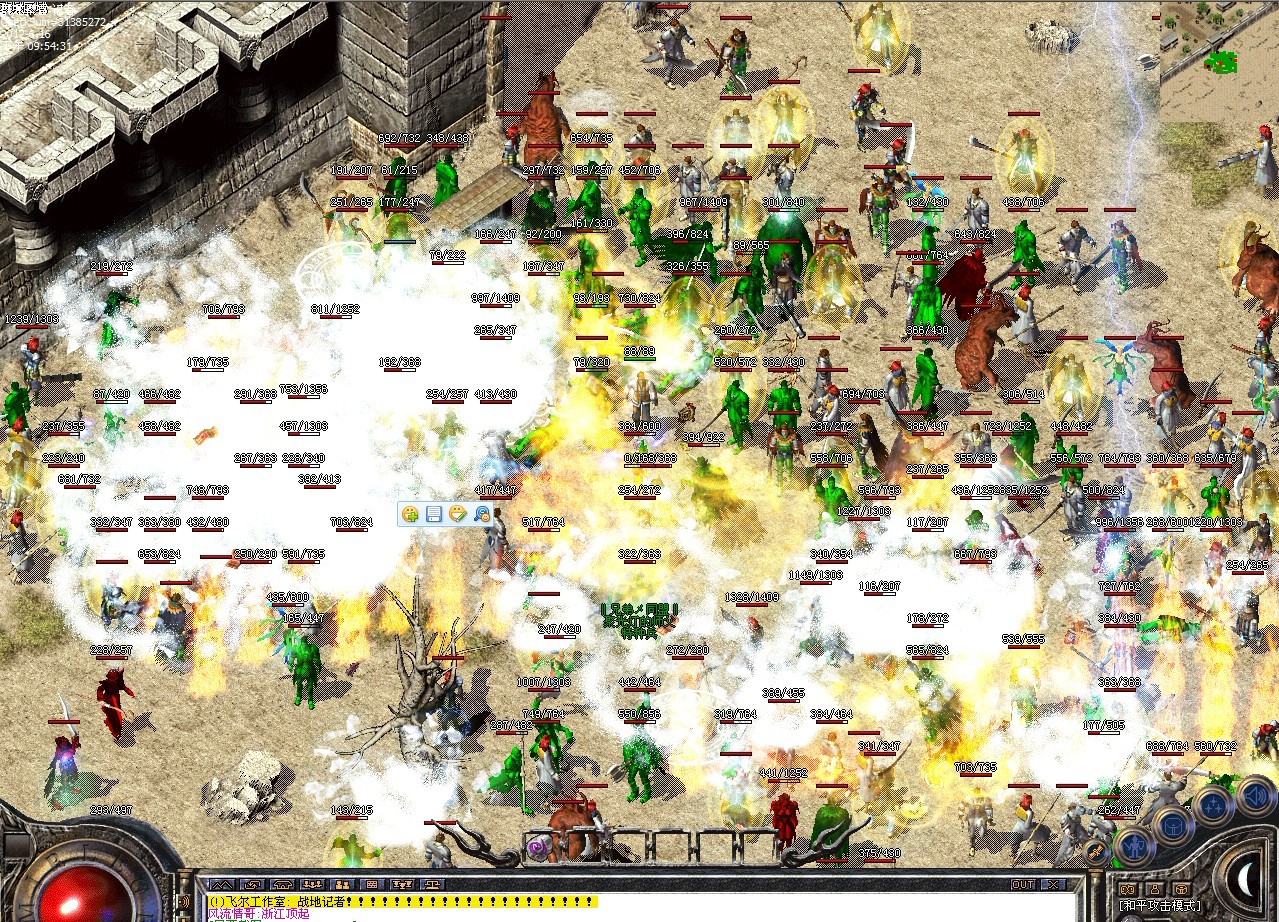Click the OUT button on chat bar

[1023, 885]
